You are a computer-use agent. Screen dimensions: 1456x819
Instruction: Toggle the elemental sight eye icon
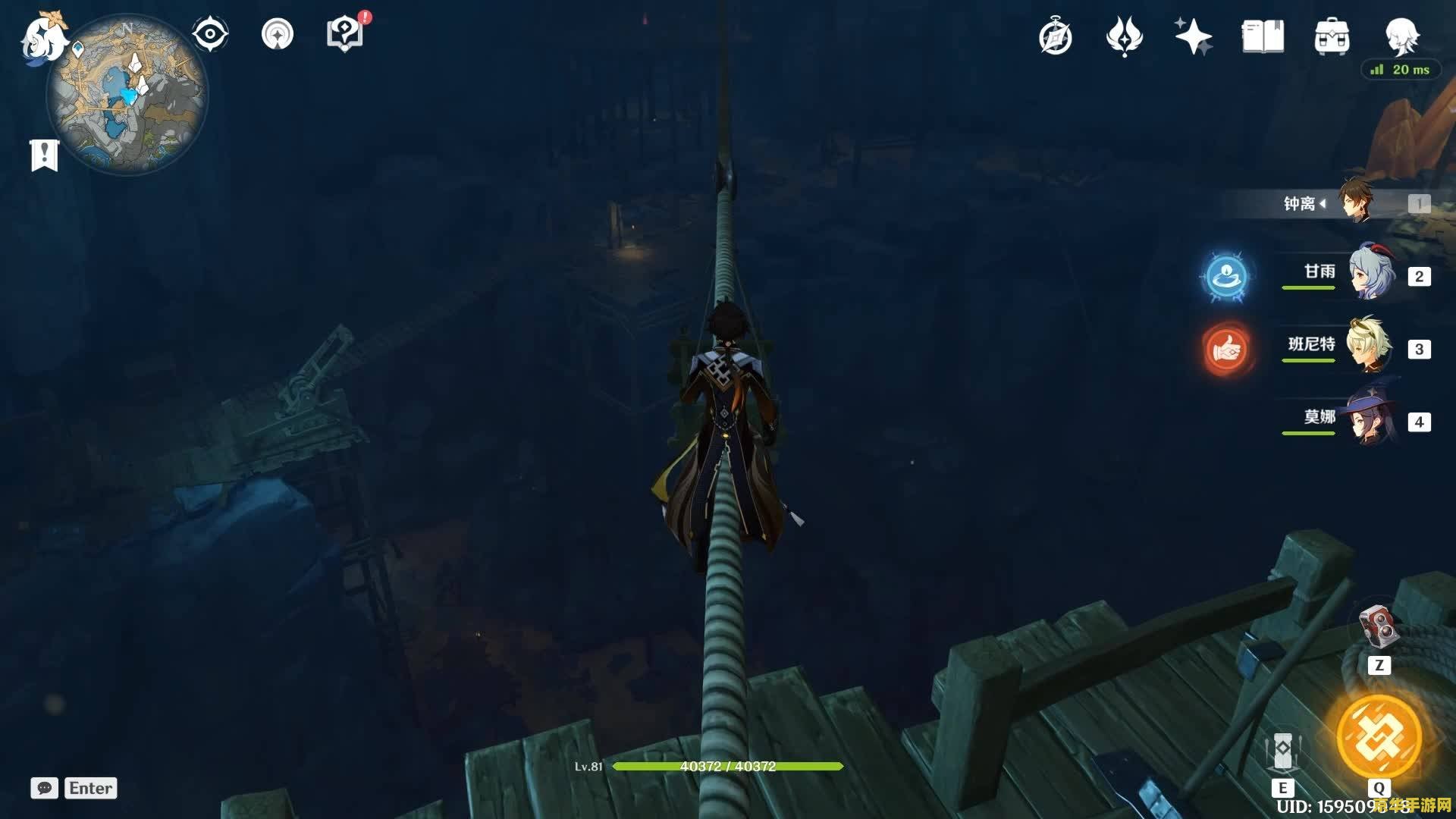210,34
